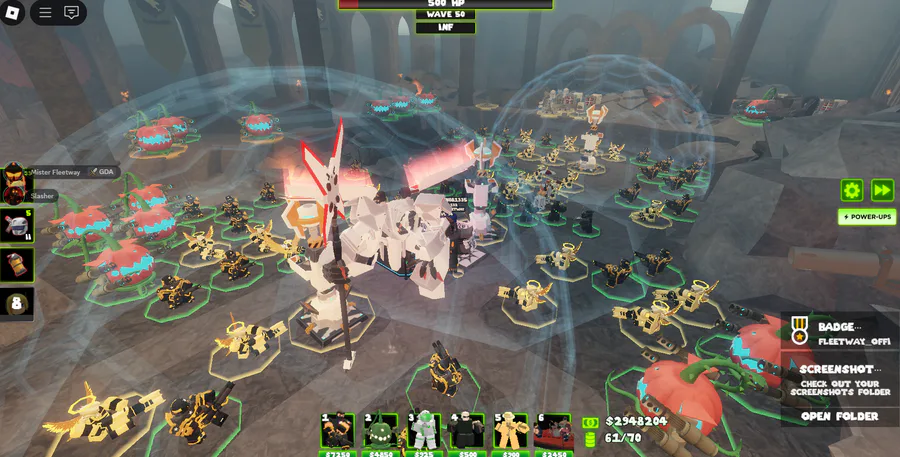Use the masked grenade power-up item
The image size is (900, 457).
(x=17, y=225)
